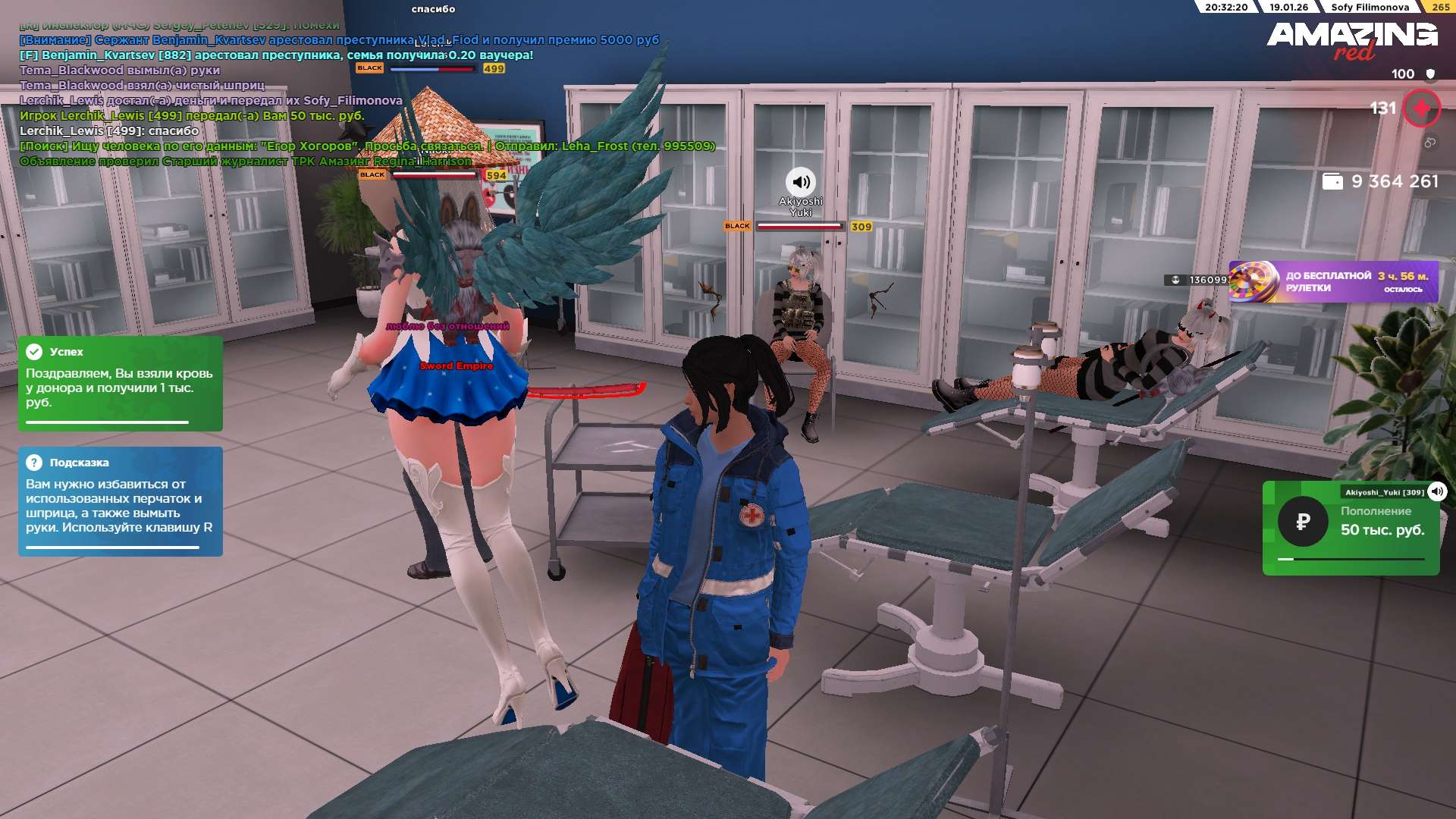Select the Sofy Filimonova player name tag
1456x819 pixels.
(x=1370, y=8)
